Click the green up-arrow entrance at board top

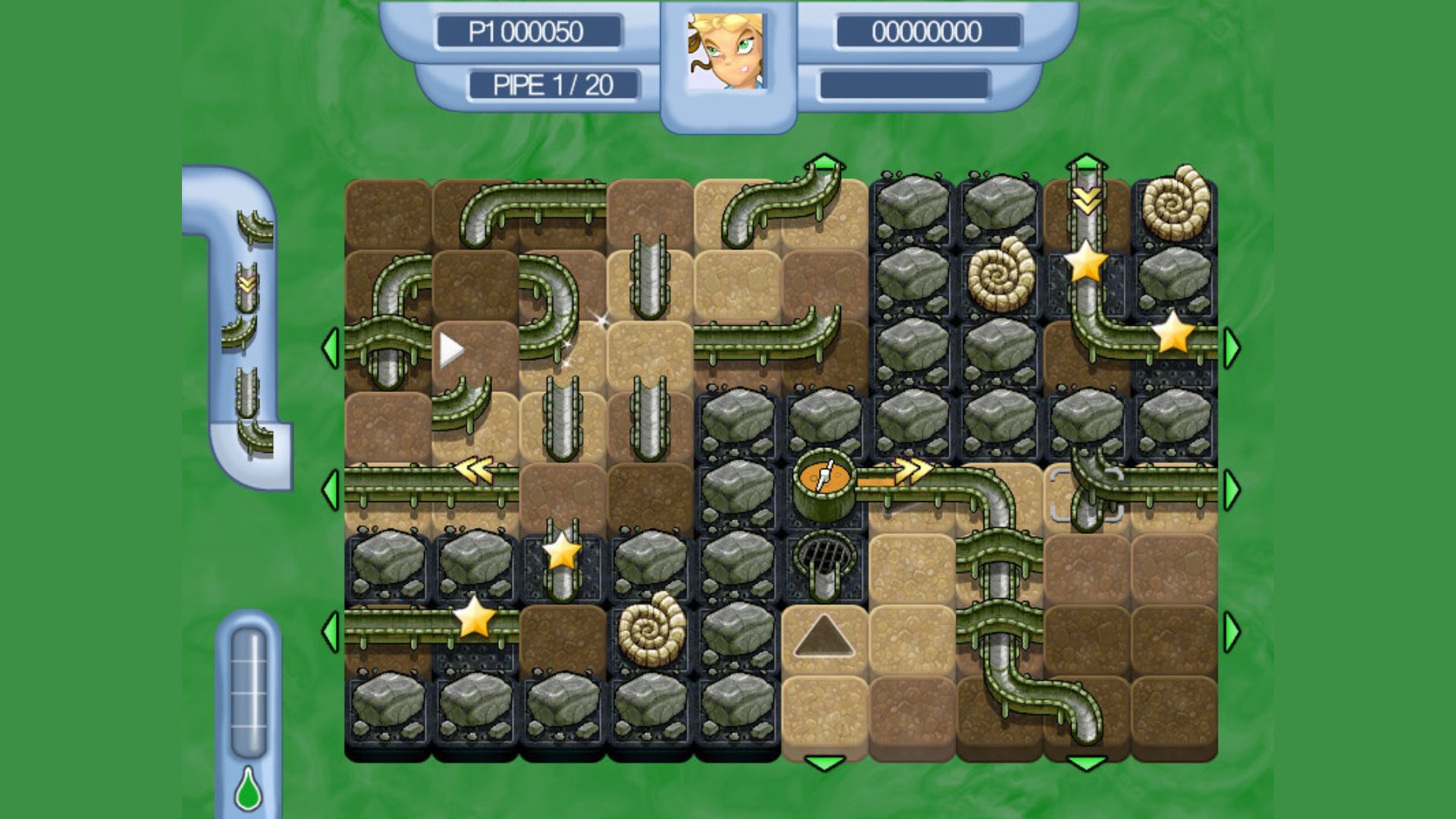(827, 161)
